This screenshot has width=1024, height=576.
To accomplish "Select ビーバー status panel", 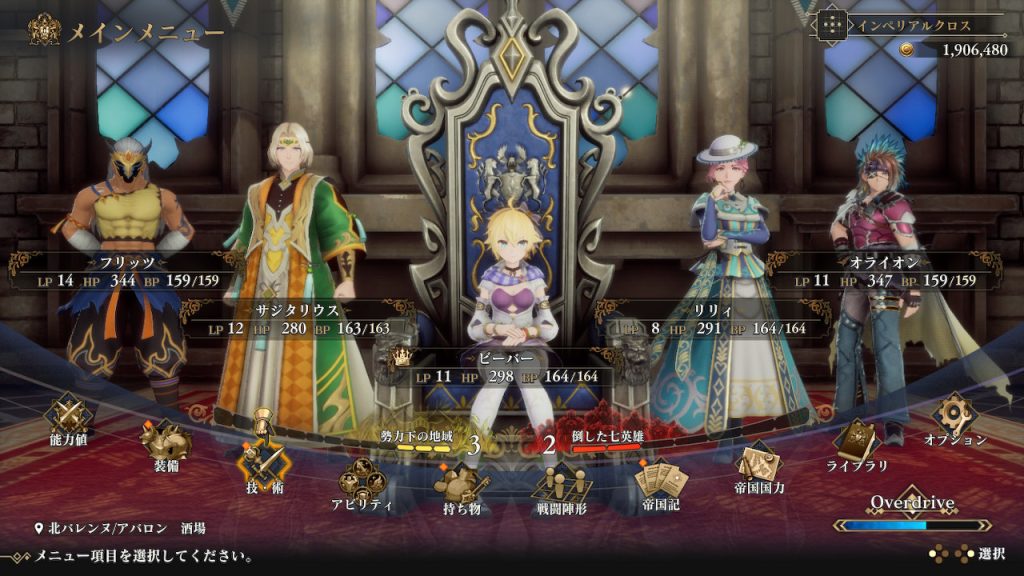I will point(510,367).
